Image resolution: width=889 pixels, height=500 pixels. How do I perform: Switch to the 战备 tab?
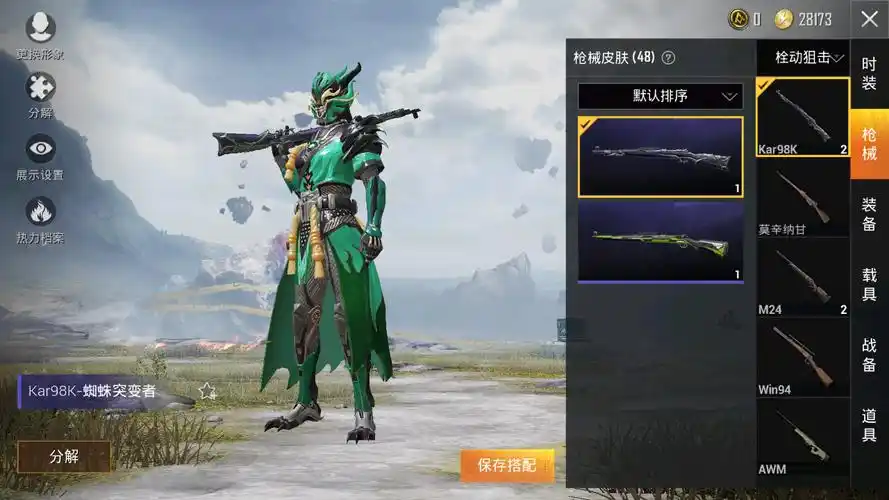869,354
